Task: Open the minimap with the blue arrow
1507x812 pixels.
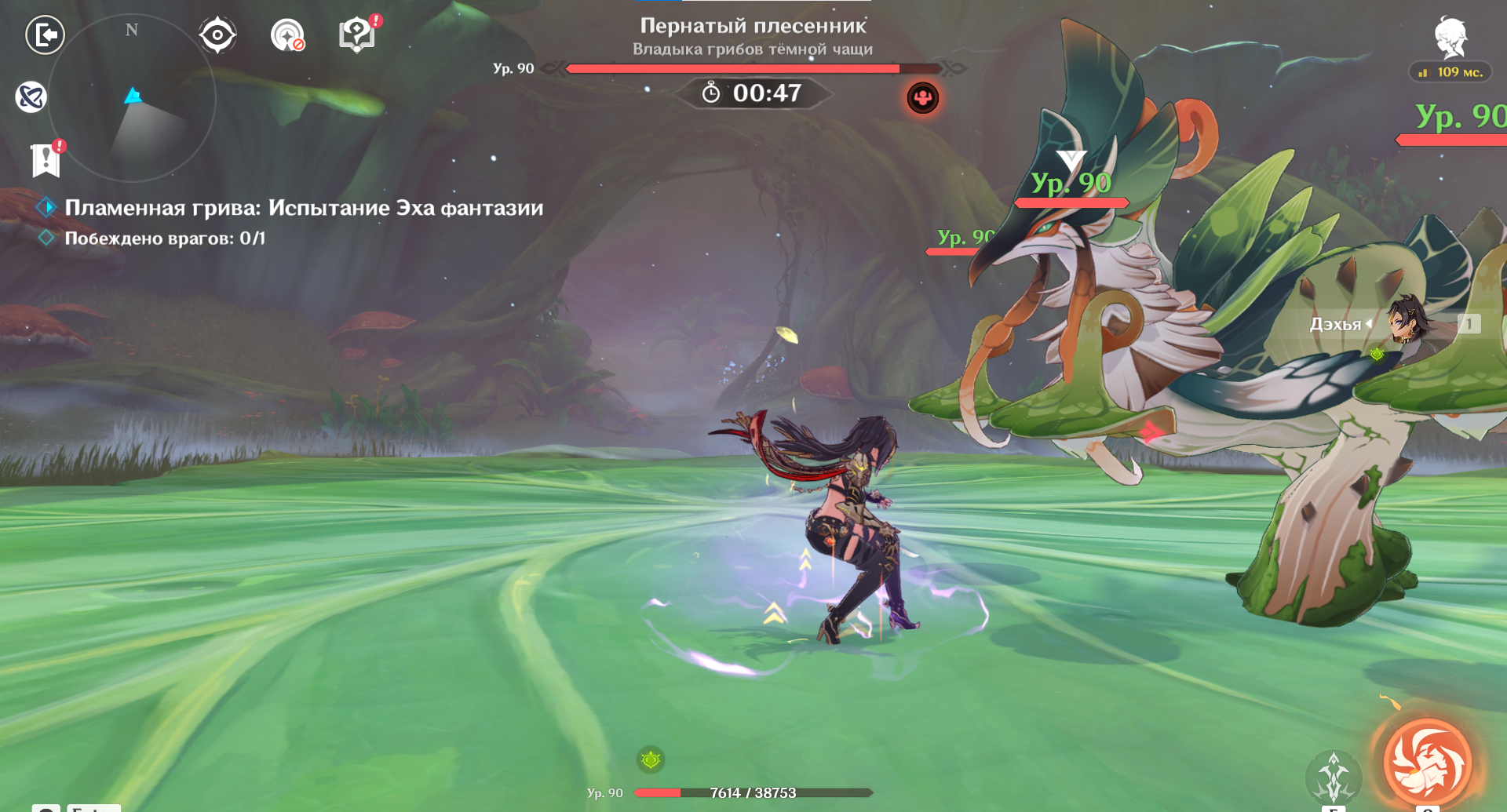Action: tap(132, 99)
